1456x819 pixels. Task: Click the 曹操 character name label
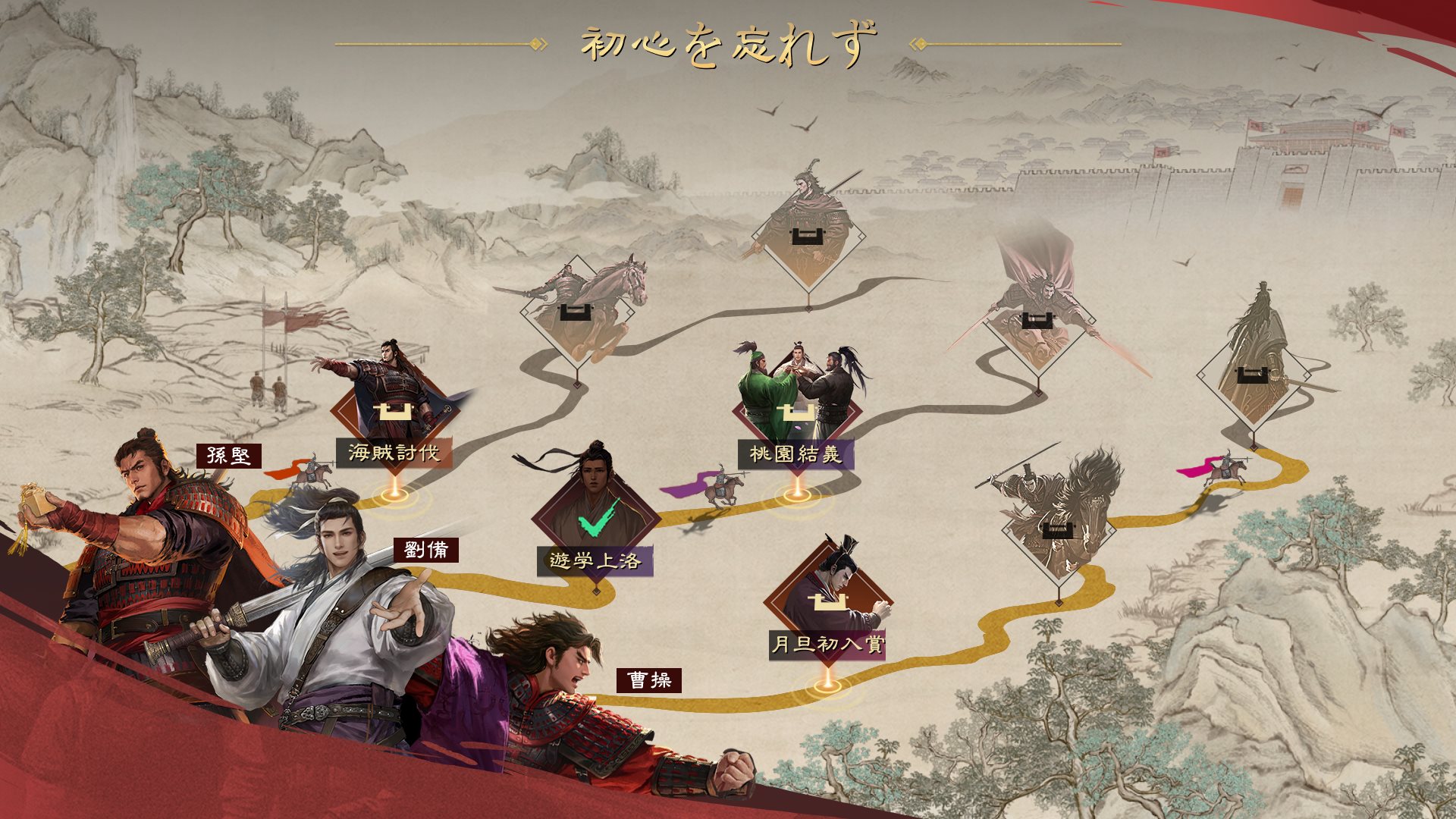(x=649, y=680)
